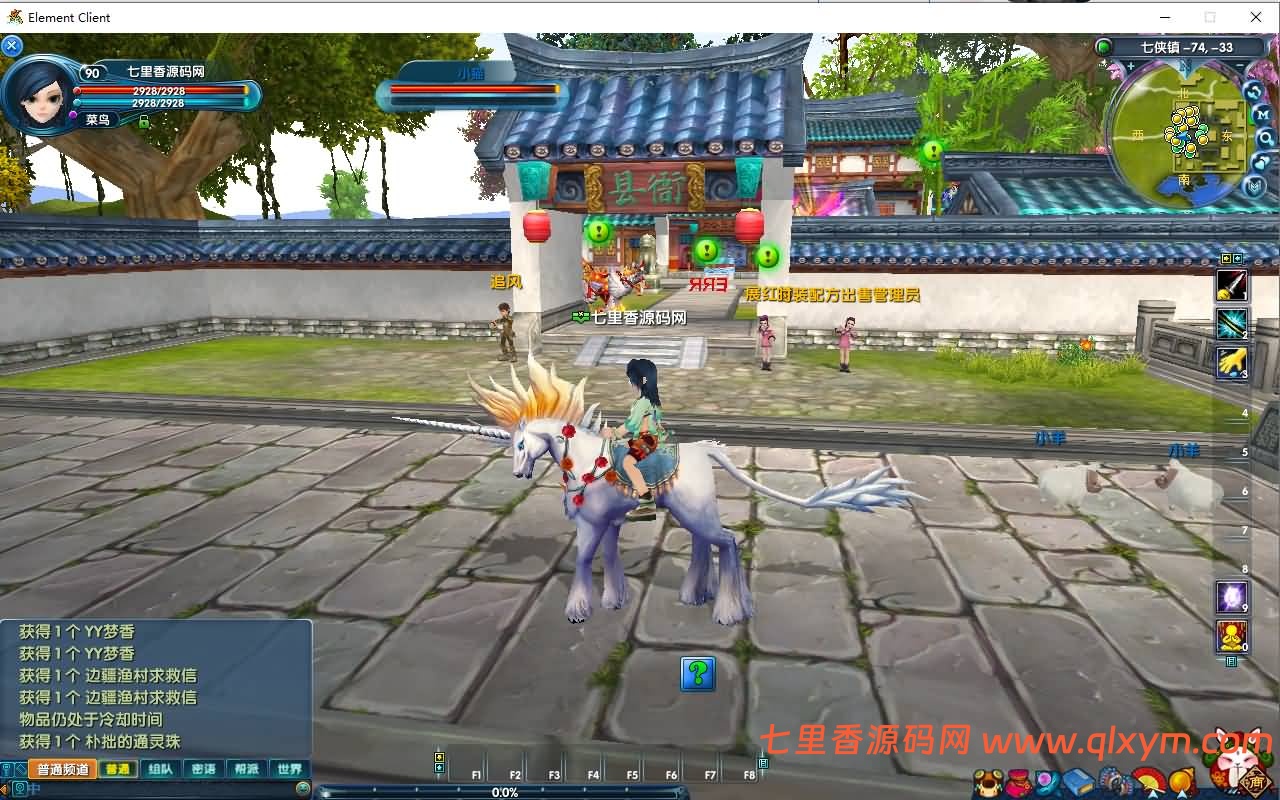Click the yellow question mark button near character

tap(698, 676)
